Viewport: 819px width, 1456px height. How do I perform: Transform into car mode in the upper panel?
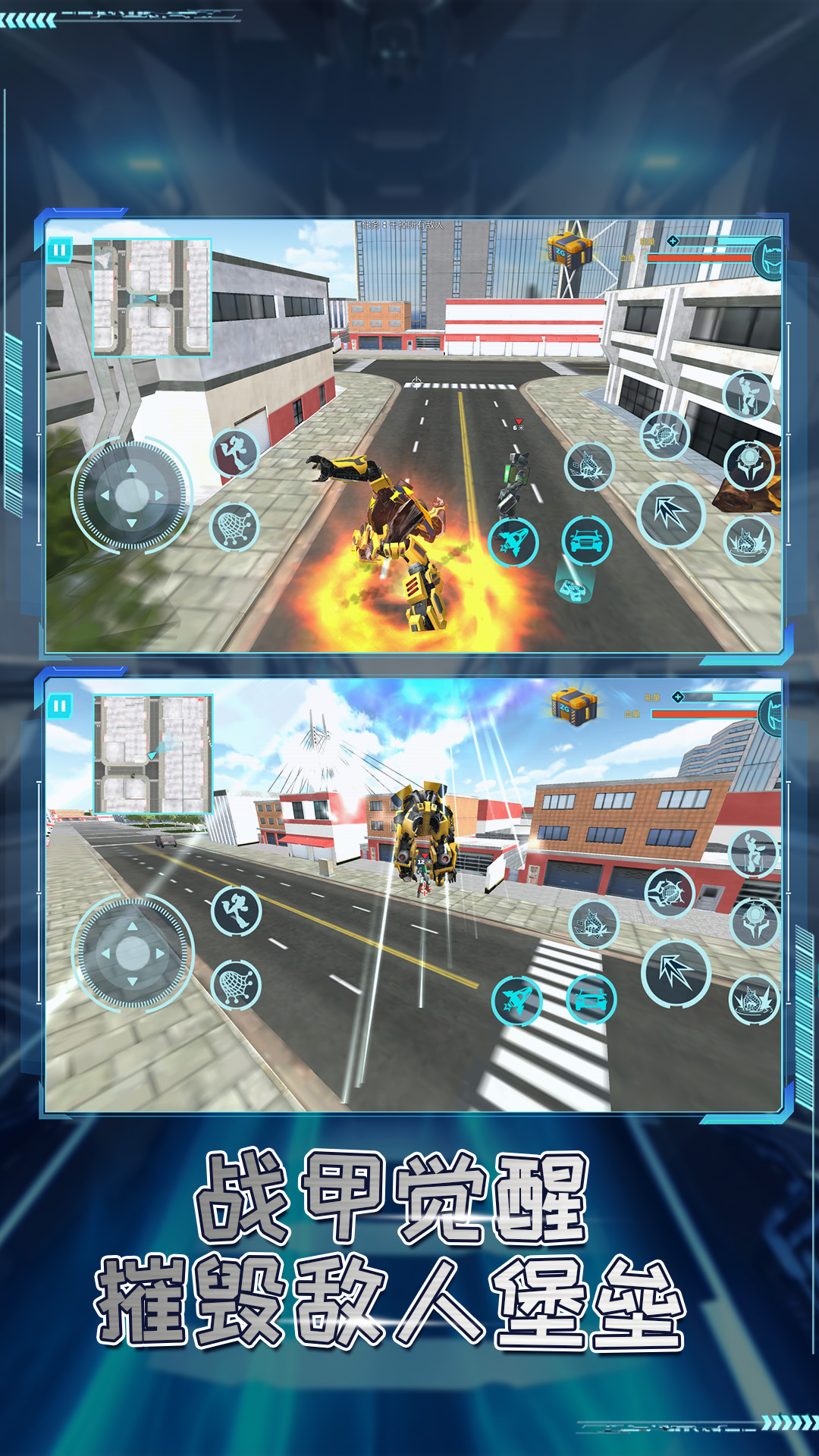[x=586, y=541]
